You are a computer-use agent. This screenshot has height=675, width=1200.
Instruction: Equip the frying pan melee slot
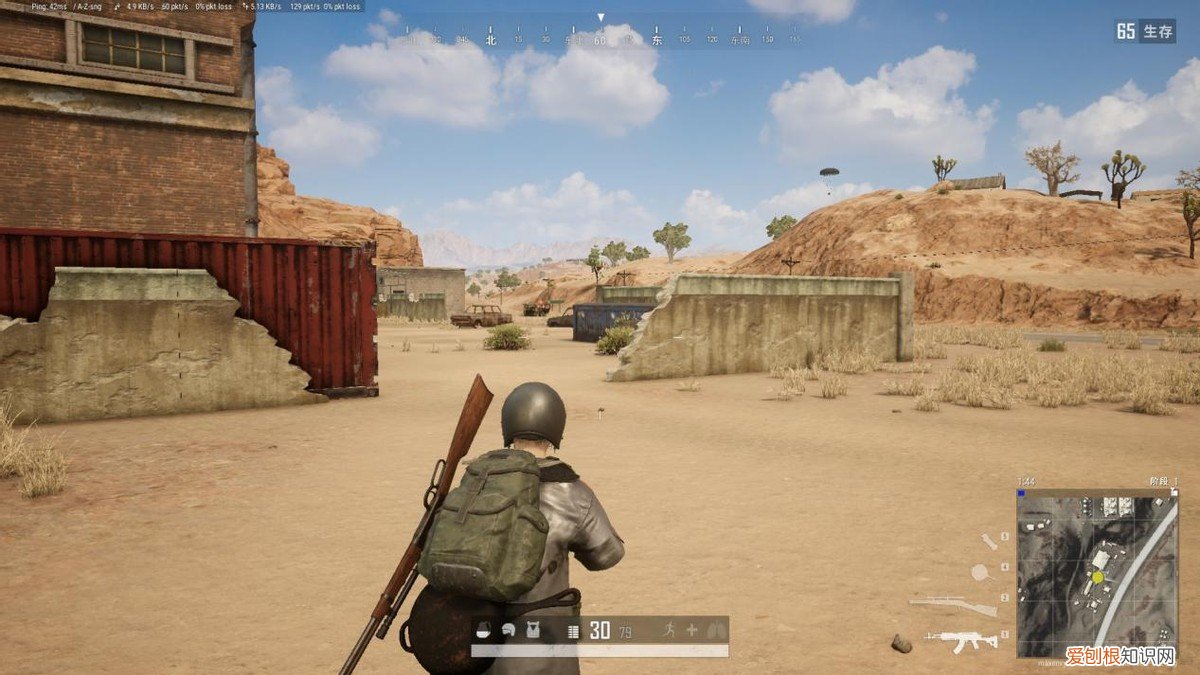(x=980, y=572)
